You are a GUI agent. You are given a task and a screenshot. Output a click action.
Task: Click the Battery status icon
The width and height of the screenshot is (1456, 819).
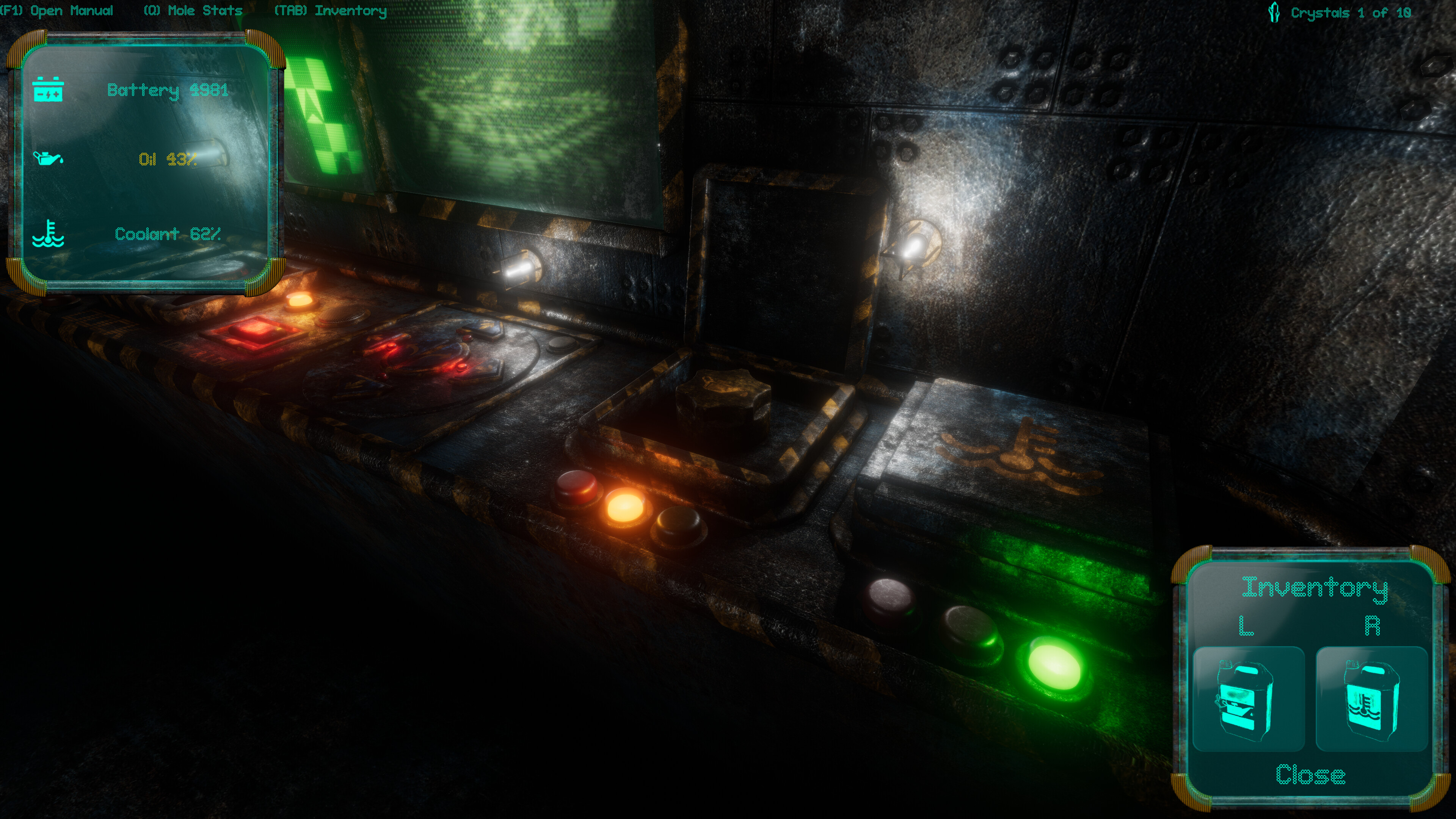49,89
